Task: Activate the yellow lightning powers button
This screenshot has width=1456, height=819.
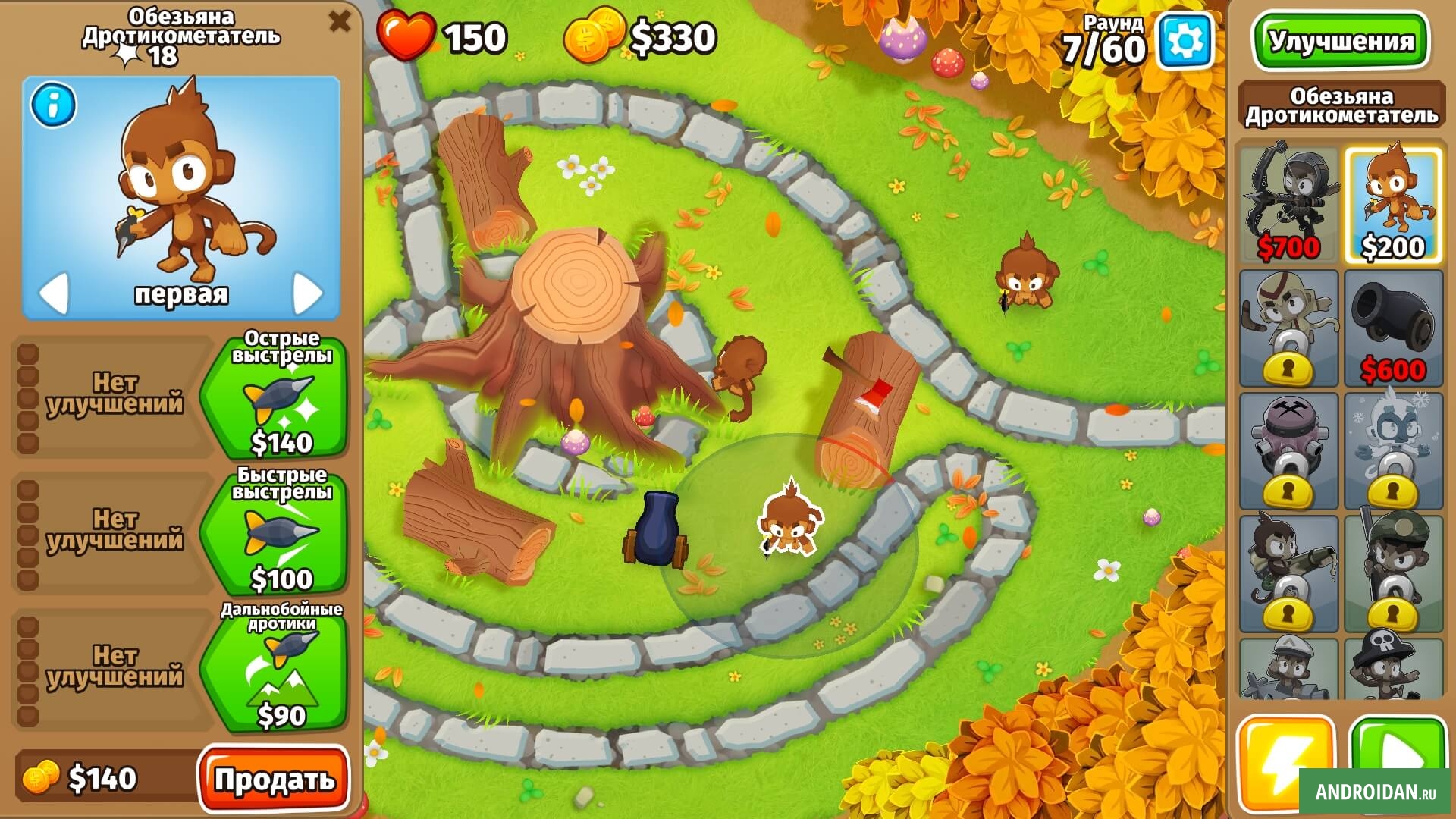Action: [x=1285, y=762]
